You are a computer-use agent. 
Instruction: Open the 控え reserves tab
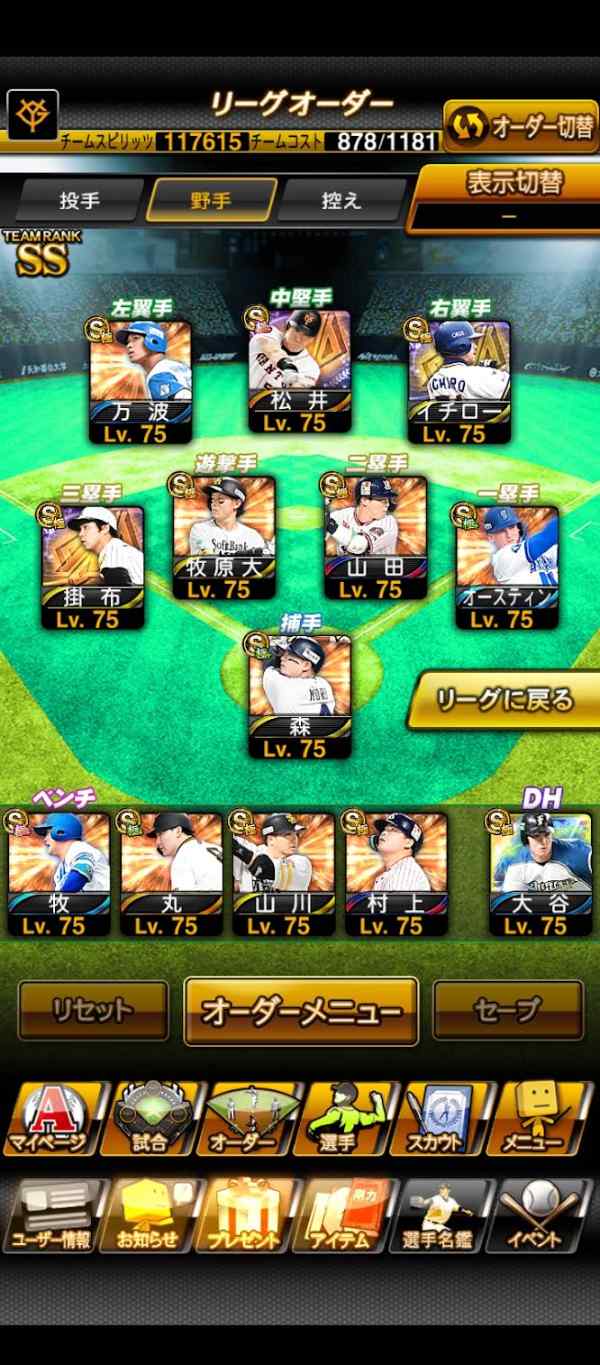coord(342,200)
